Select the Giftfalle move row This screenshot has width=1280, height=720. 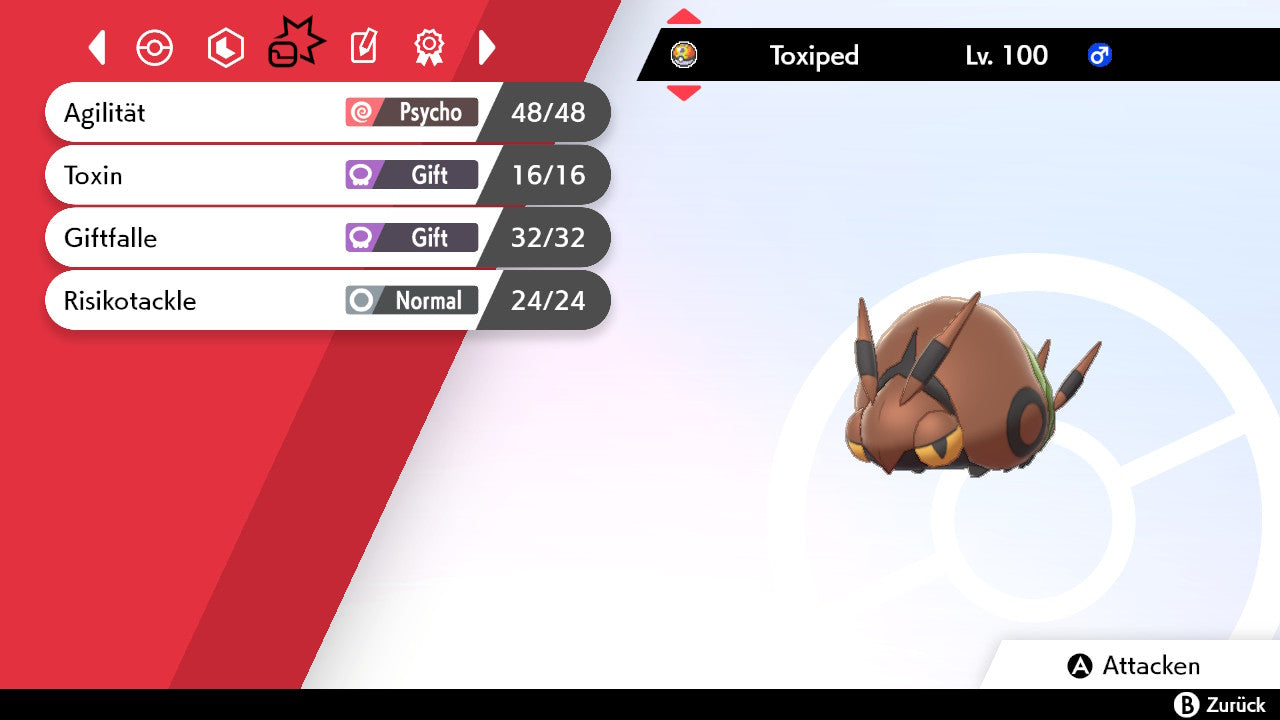coord(325,238)
